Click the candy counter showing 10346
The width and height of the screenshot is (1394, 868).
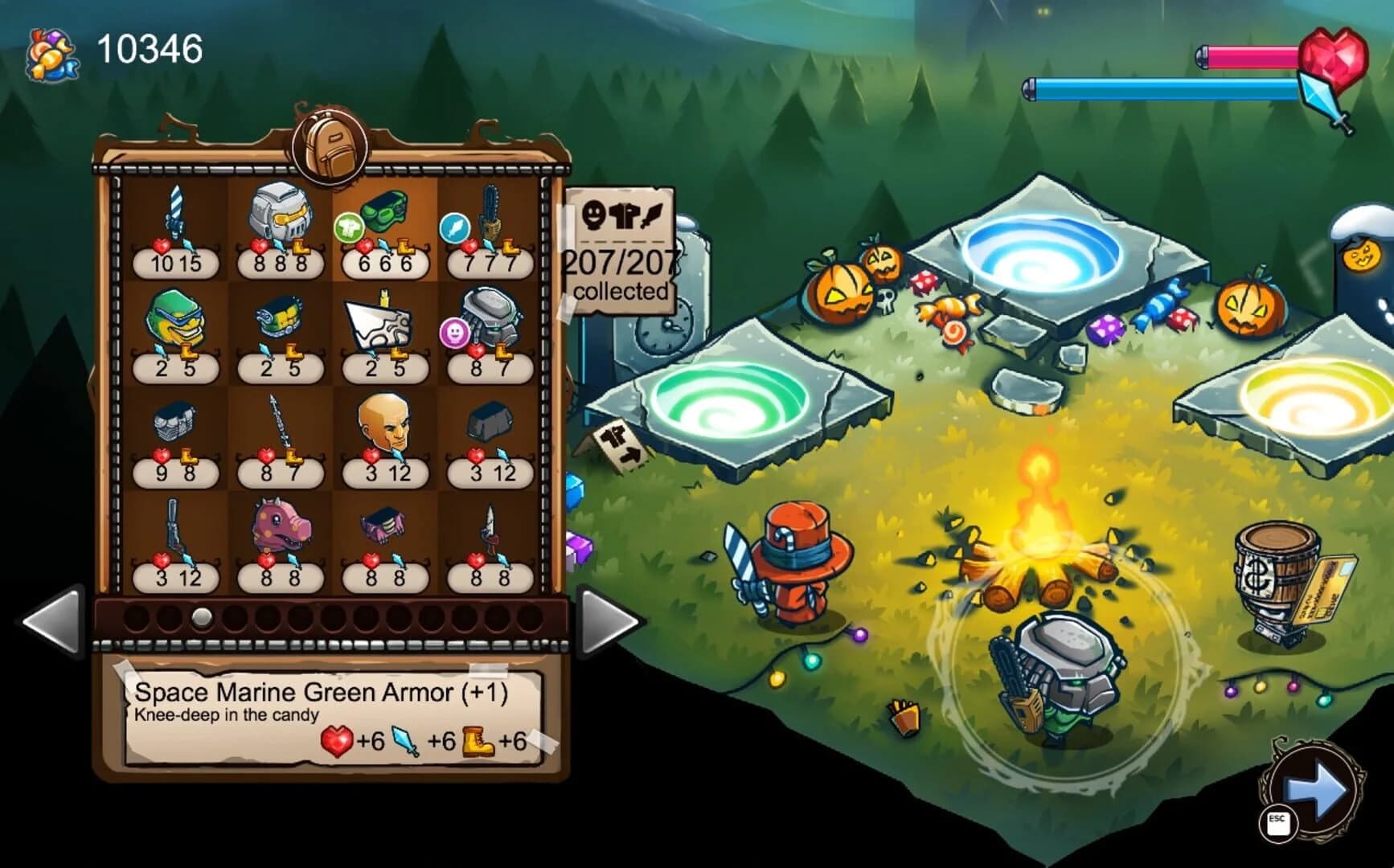[145, 50]
